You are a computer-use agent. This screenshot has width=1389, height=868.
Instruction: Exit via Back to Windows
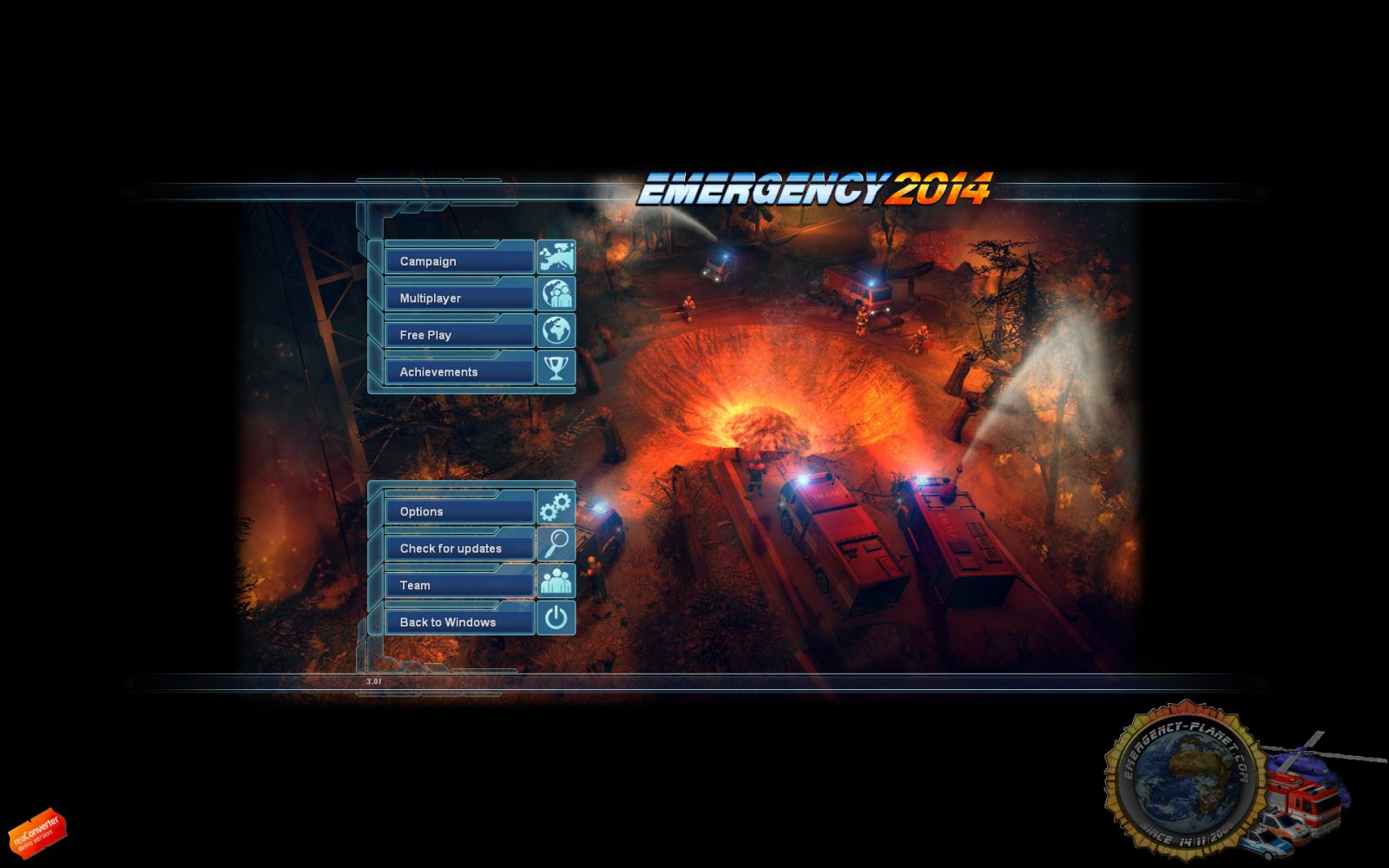(x=458, y=621)
